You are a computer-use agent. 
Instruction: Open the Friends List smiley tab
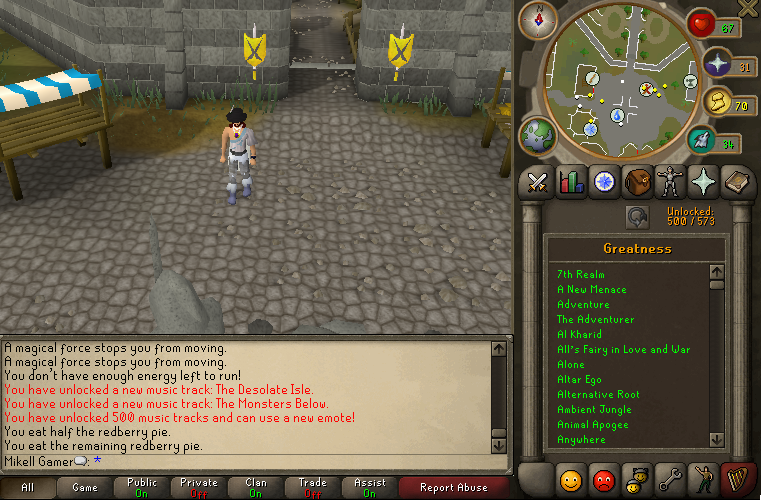point(571,478)
